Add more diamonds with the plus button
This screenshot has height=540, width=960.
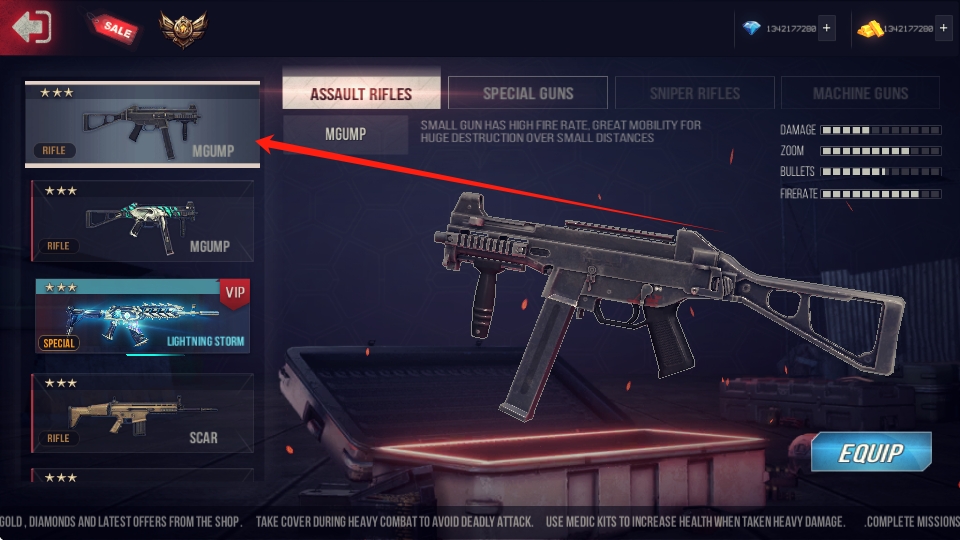pos(826,29)
